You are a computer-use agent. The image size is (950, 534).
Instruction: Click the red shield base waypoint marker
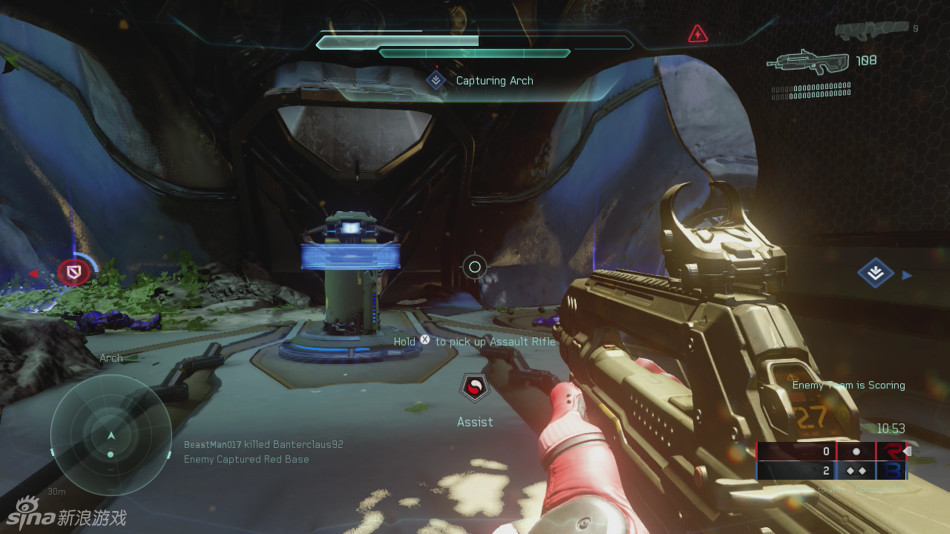coord(73,271)
